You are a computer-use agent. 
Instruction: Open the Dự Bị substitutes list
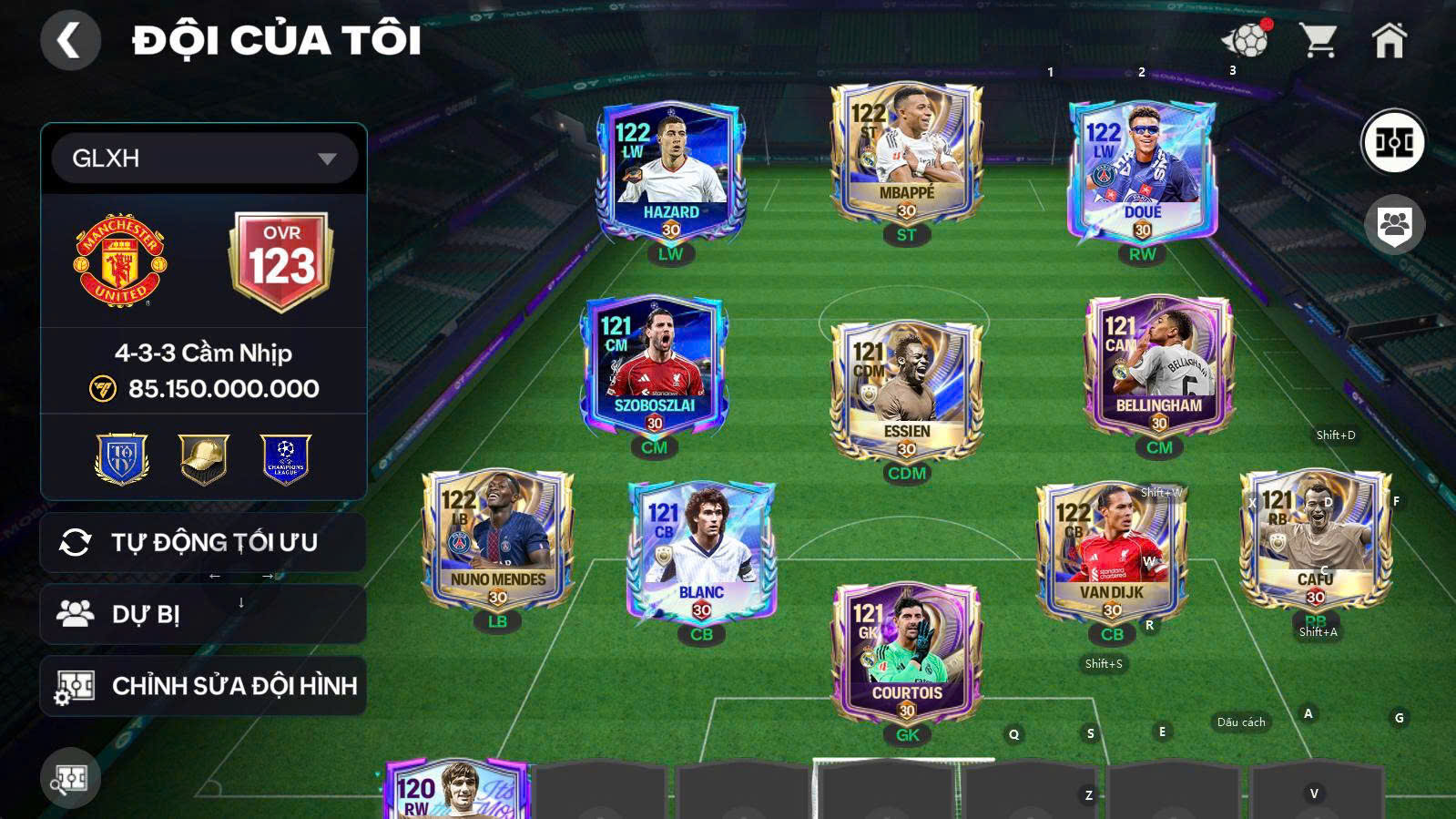(202, 613)
